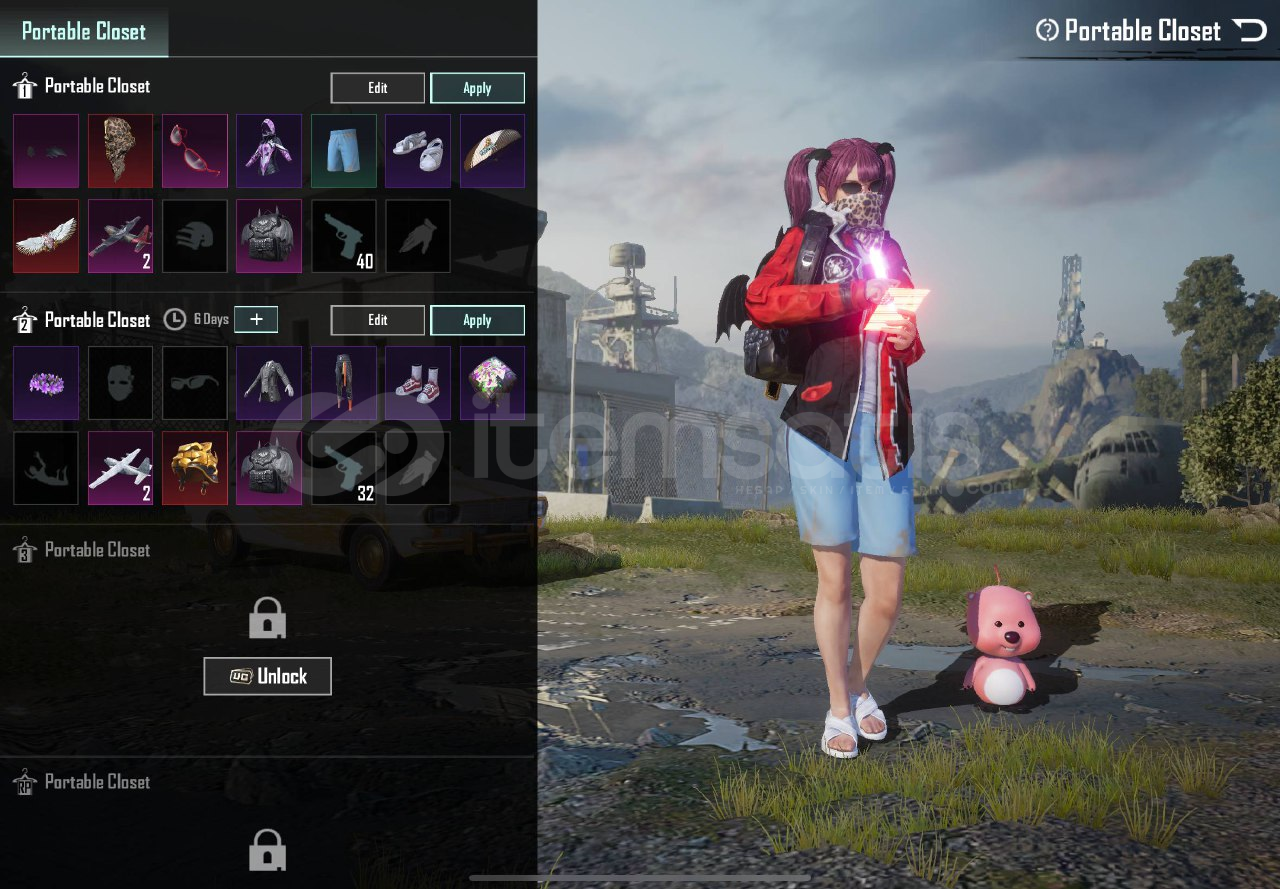Screen dimensions: 1280x889
Task: Choose the white winged glider slot
Action: [x=46, y=236]
